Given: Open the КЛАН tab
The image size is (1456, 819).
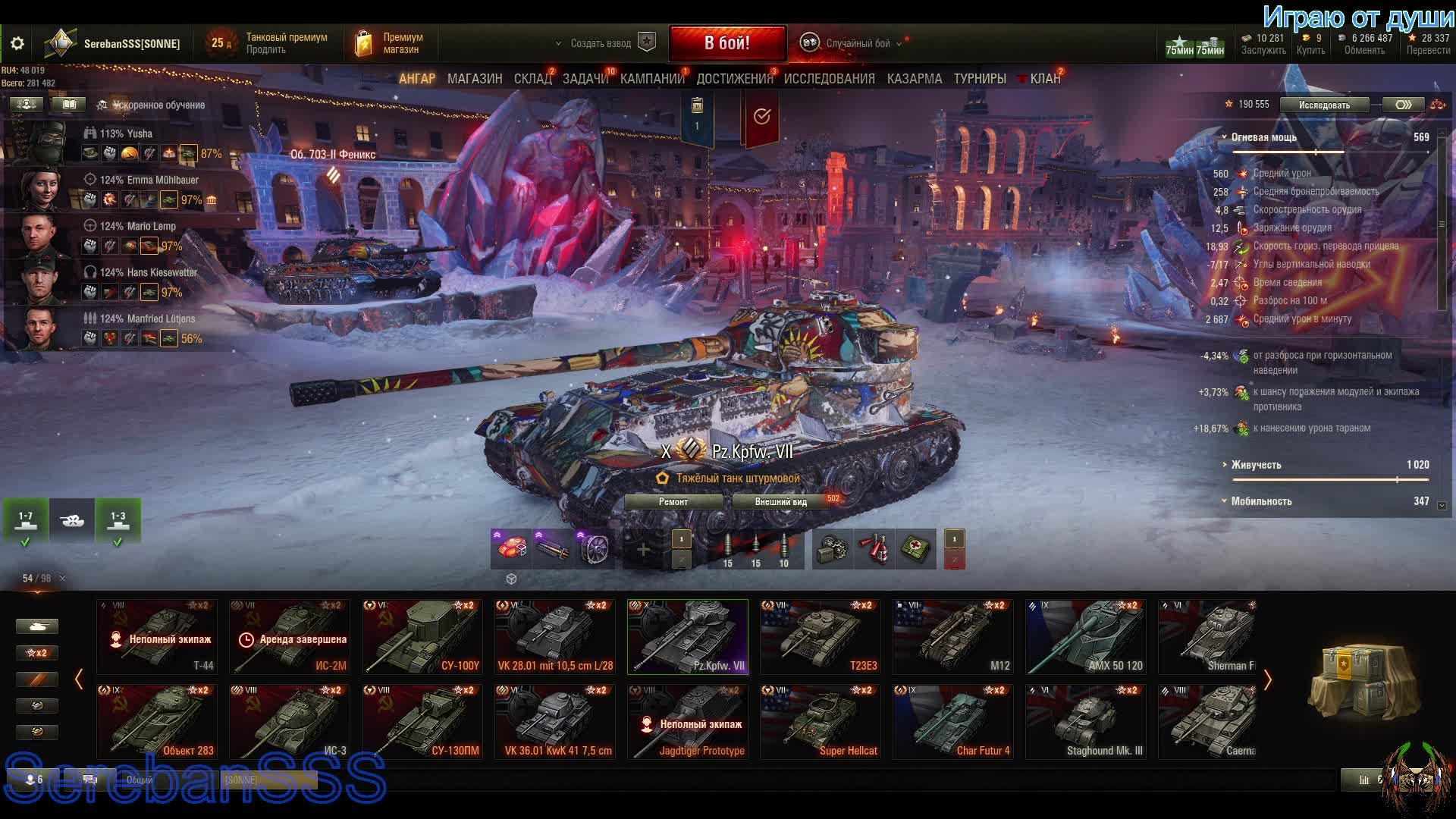Looking at the screenshot, I should (x=1044, y=79).
